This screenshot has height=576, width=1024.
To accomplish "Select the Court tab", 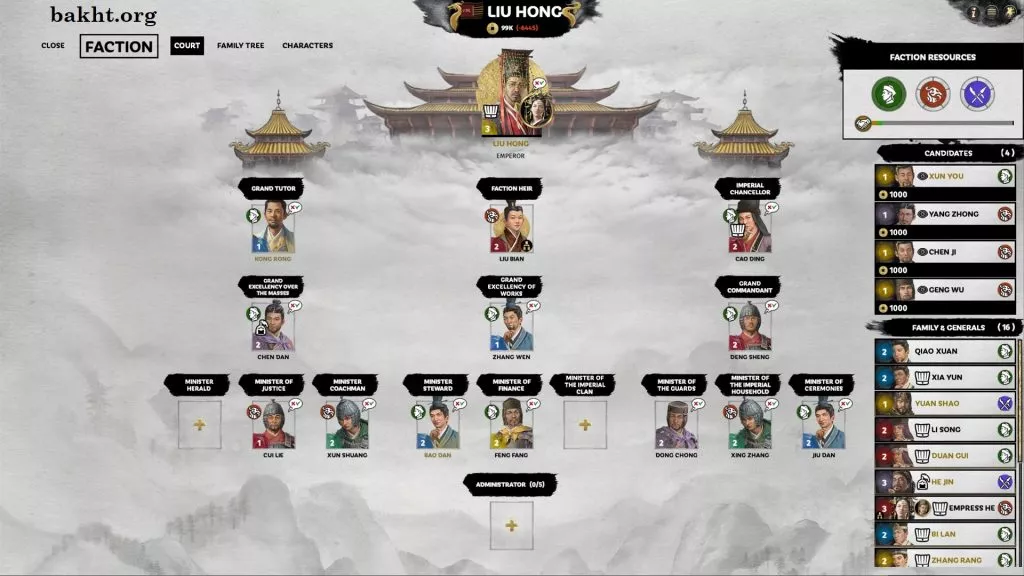I will [187, 45].
